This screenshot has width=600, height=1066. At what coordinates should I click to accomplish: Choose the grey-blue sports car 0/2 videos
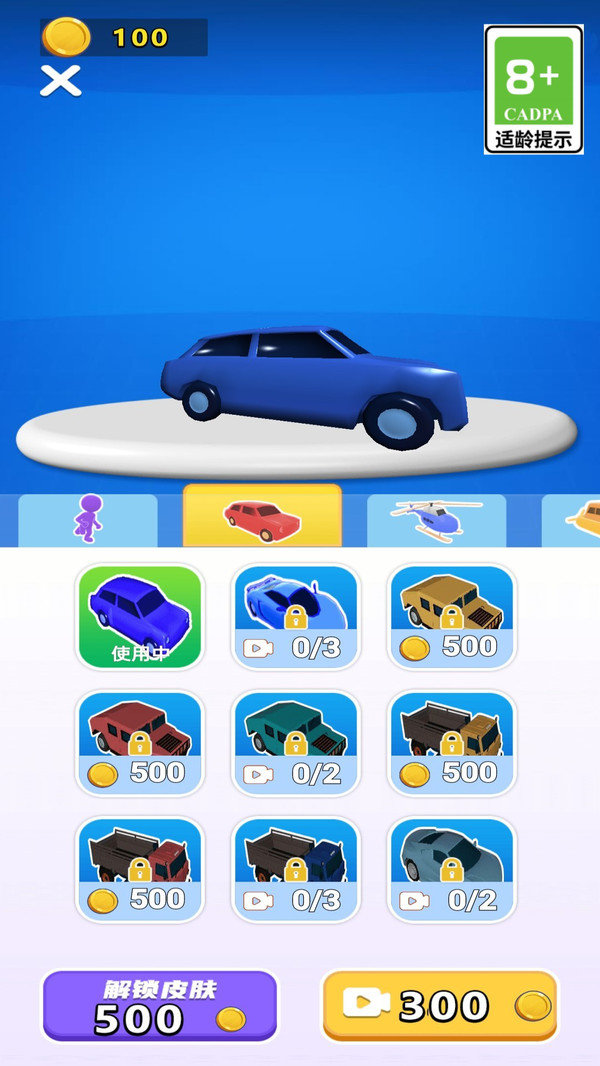click(452, 869)
